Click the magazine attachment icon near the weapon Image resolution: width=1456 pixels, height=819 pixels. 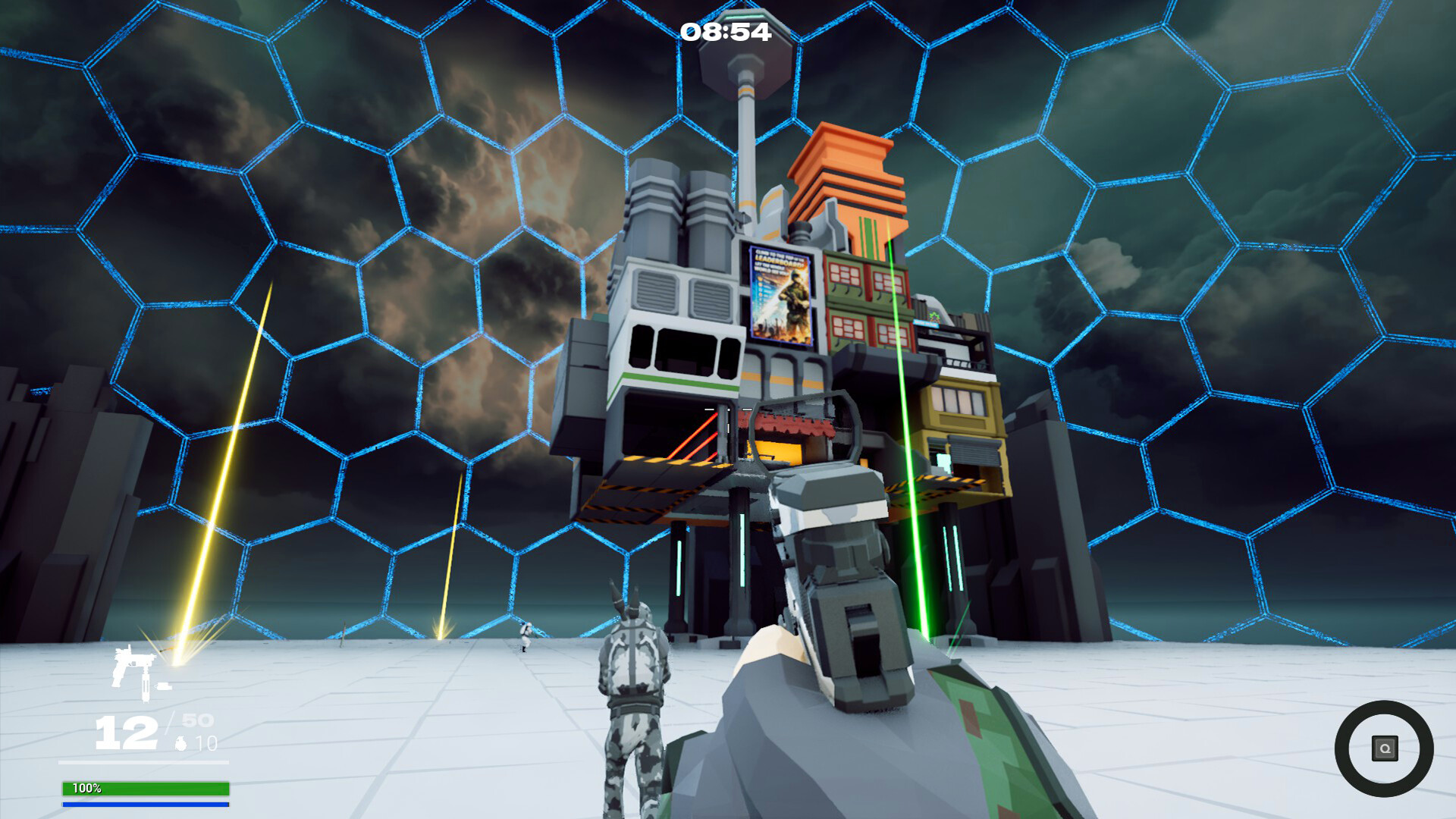pyautogui.click(x=165, y=686)
